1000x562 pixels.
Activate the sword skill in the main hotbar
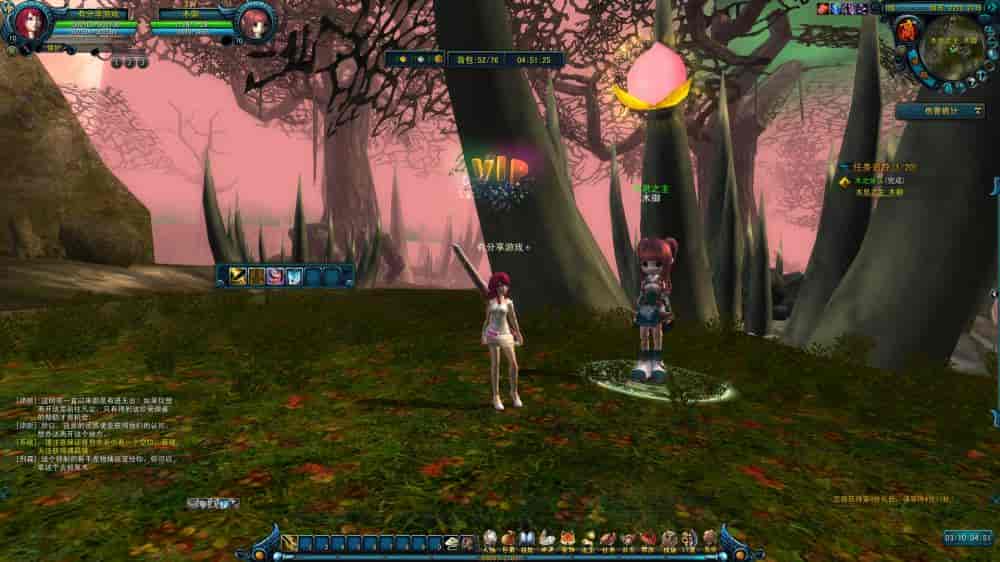288,543
